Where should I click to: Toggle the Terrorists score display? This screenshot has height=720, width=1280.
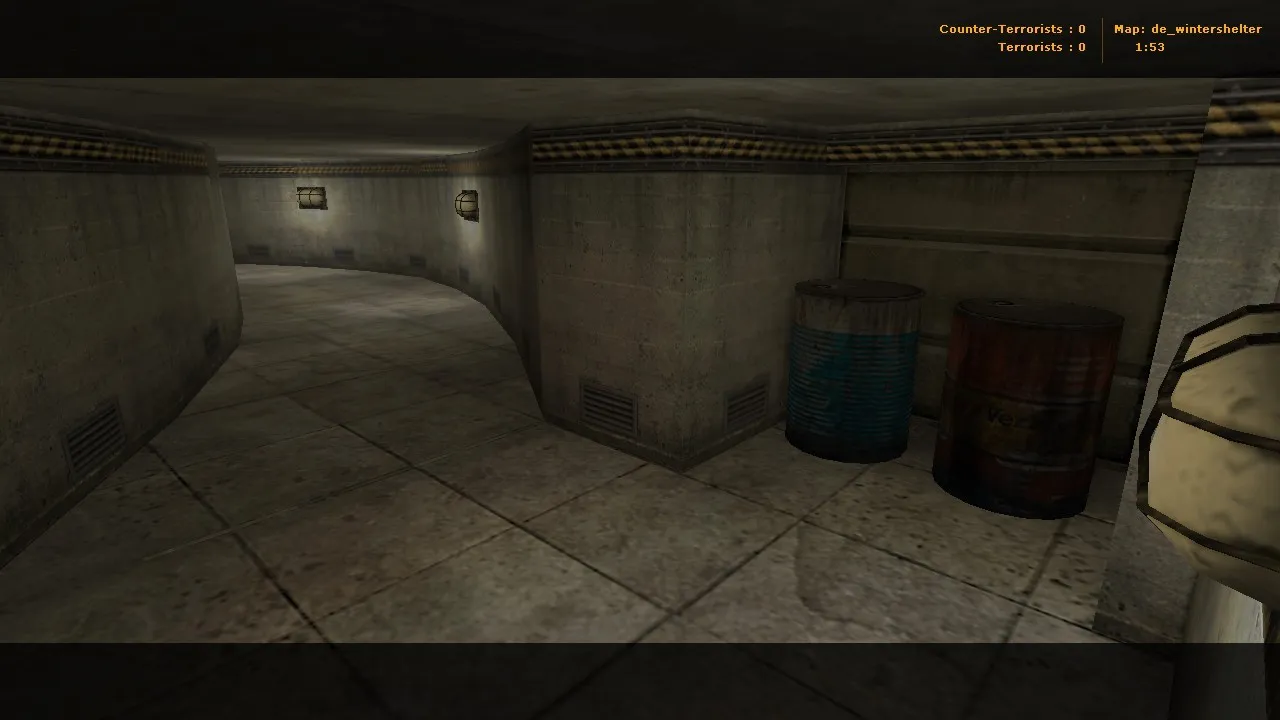coord(1041,46)
